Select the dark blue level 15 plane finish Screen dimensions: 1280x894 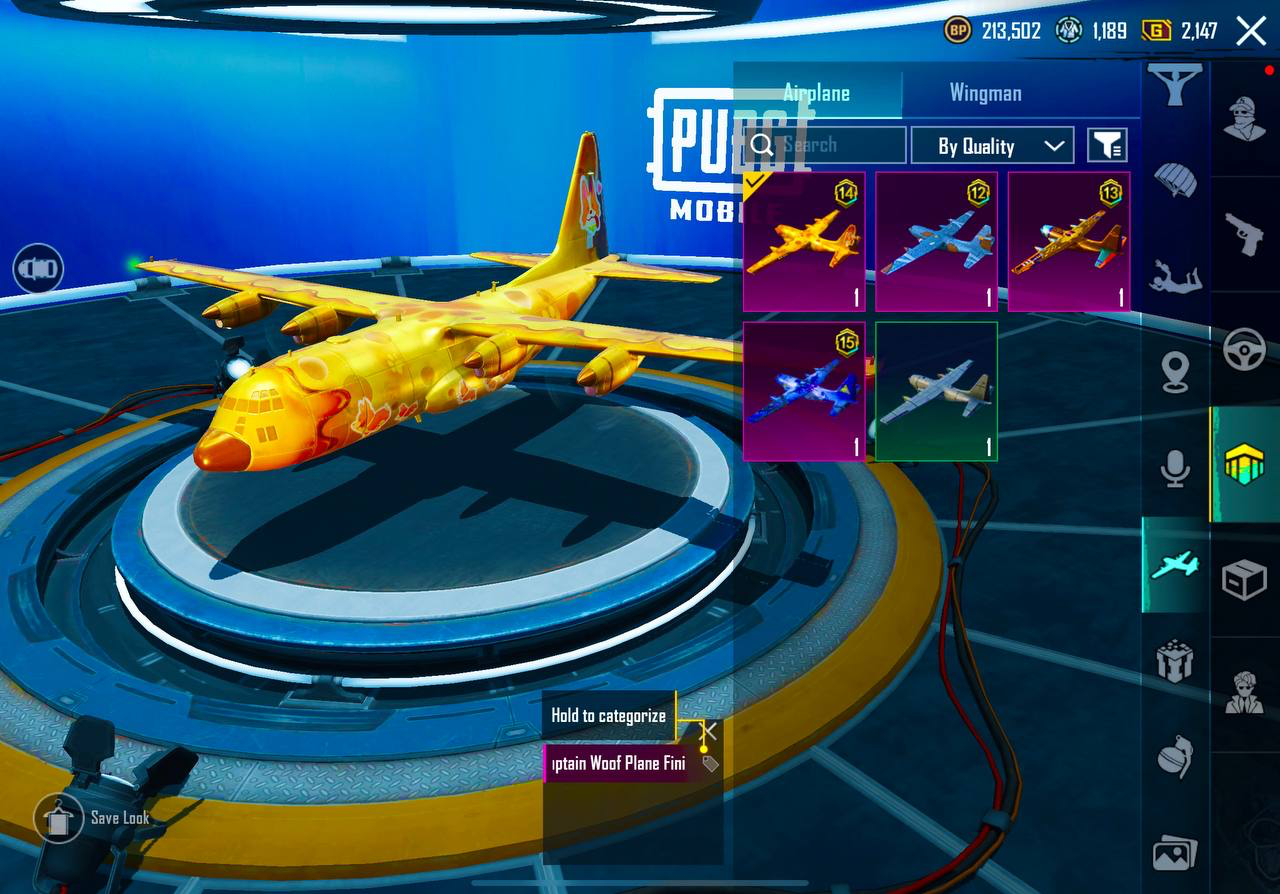(x=804, y=391)
